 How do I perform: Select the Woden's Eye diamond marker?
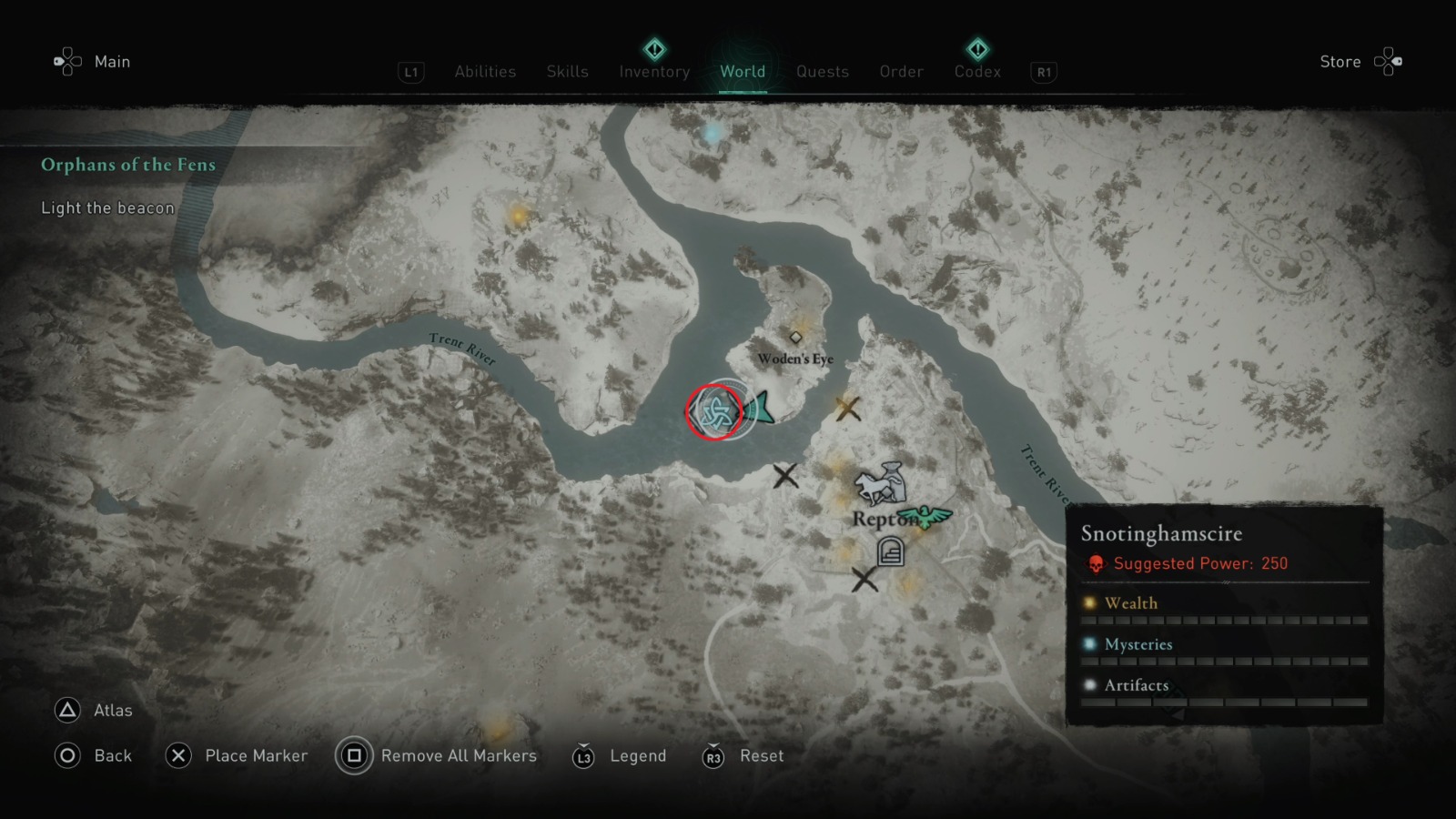point(796,336)
